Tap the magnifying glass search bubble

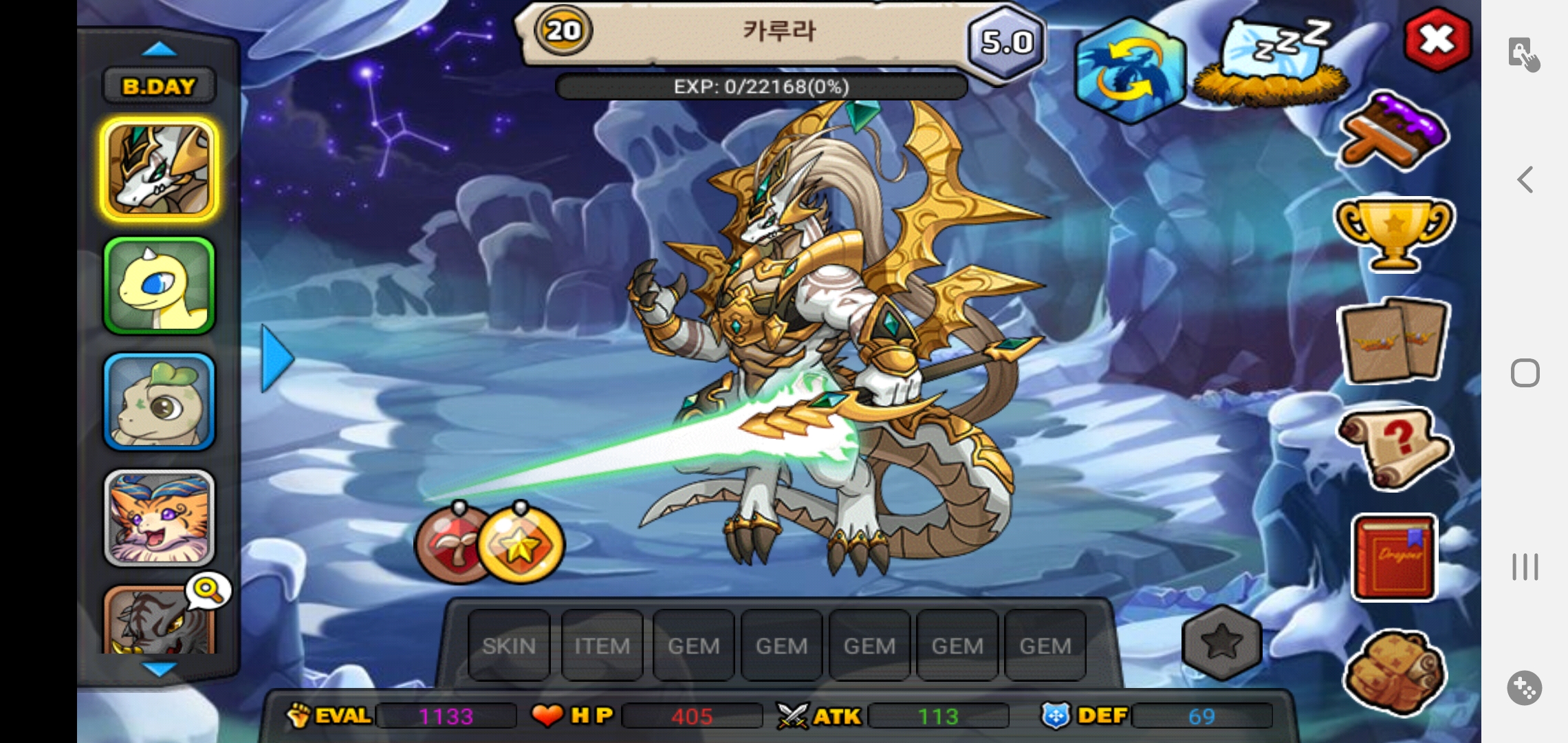pos(208,590)
